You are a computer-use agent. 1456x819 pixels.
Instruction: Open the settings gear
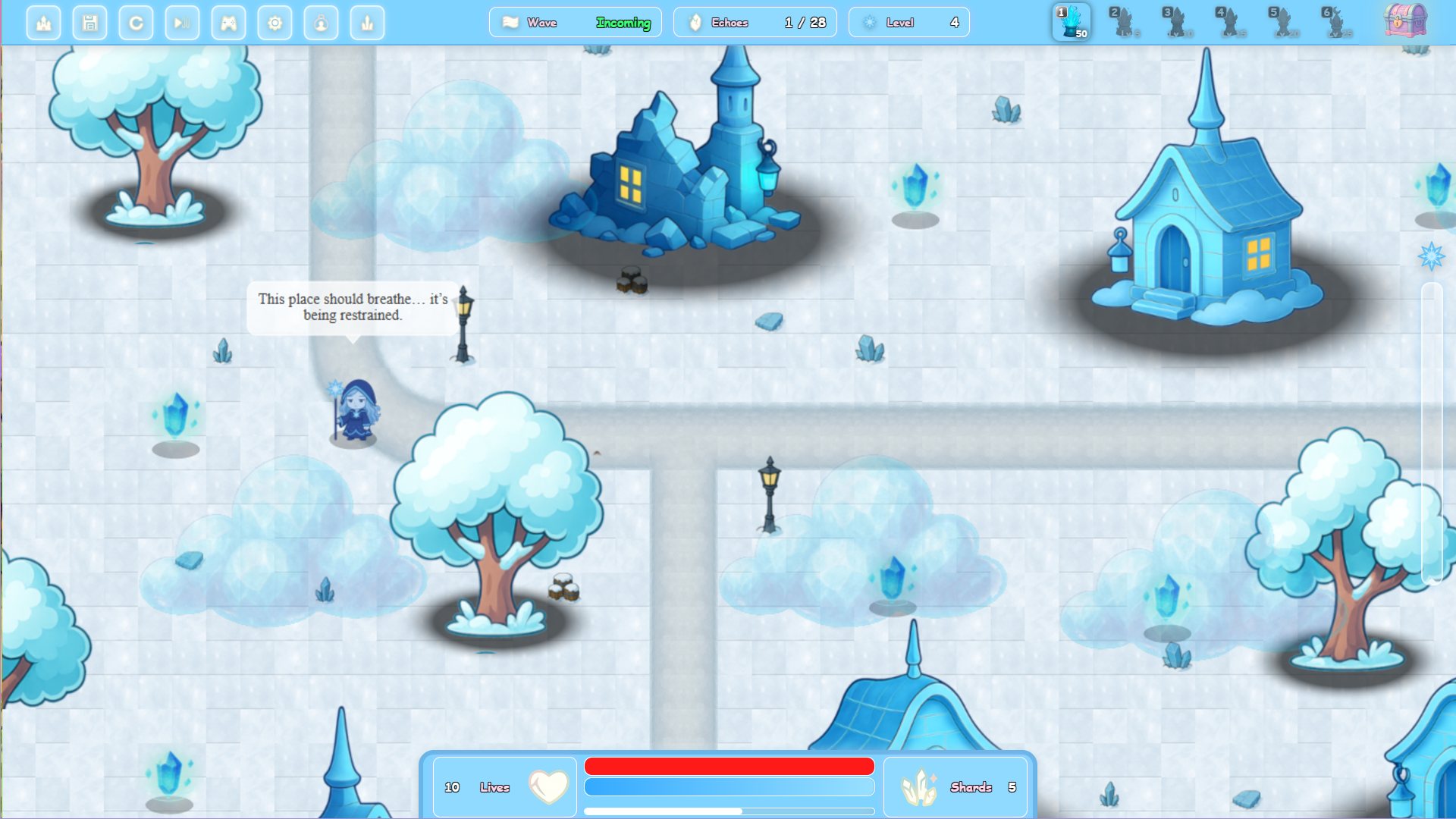[275, 23]
